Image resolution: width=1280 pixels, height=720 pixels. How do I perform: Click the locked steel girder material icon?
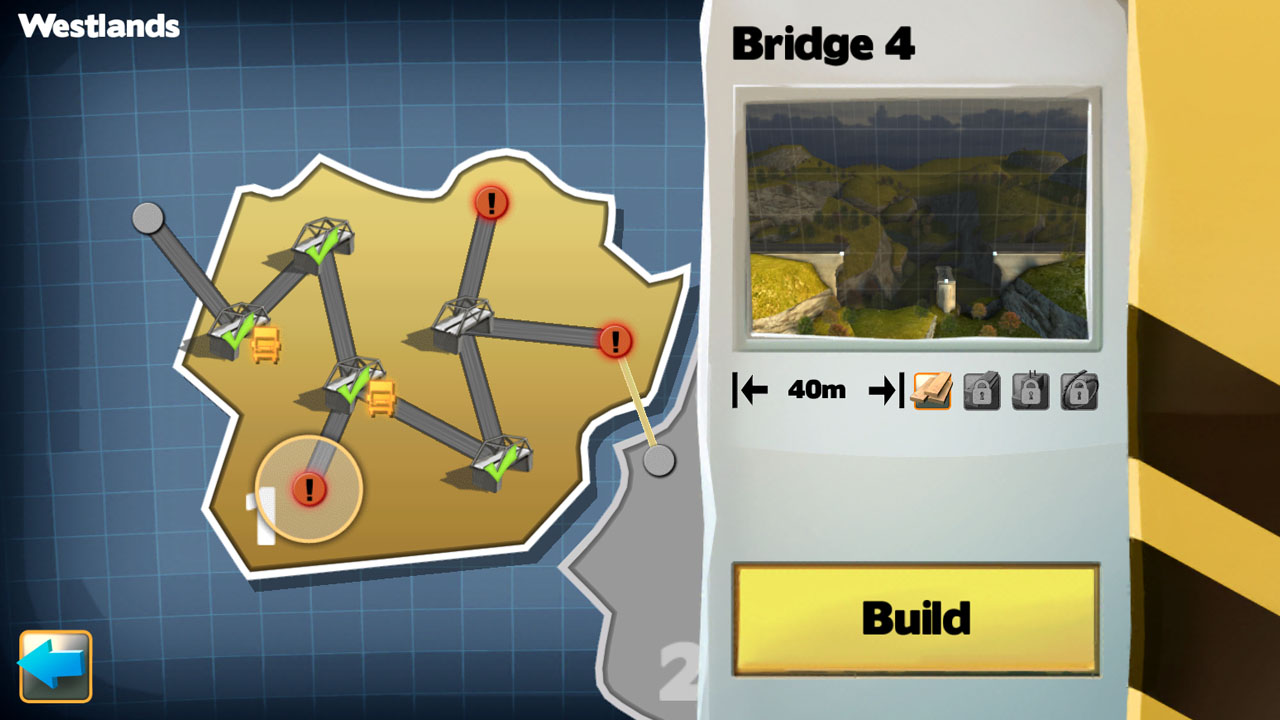pos(980,392)
